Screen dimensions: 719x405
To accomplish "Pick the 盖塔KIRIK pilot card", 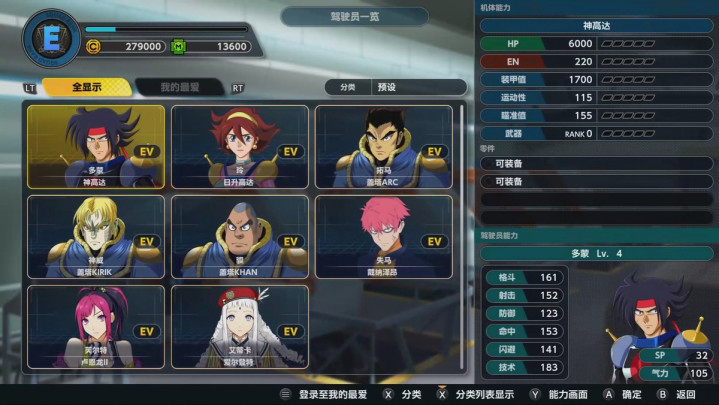I will click(x=96, y=237).
